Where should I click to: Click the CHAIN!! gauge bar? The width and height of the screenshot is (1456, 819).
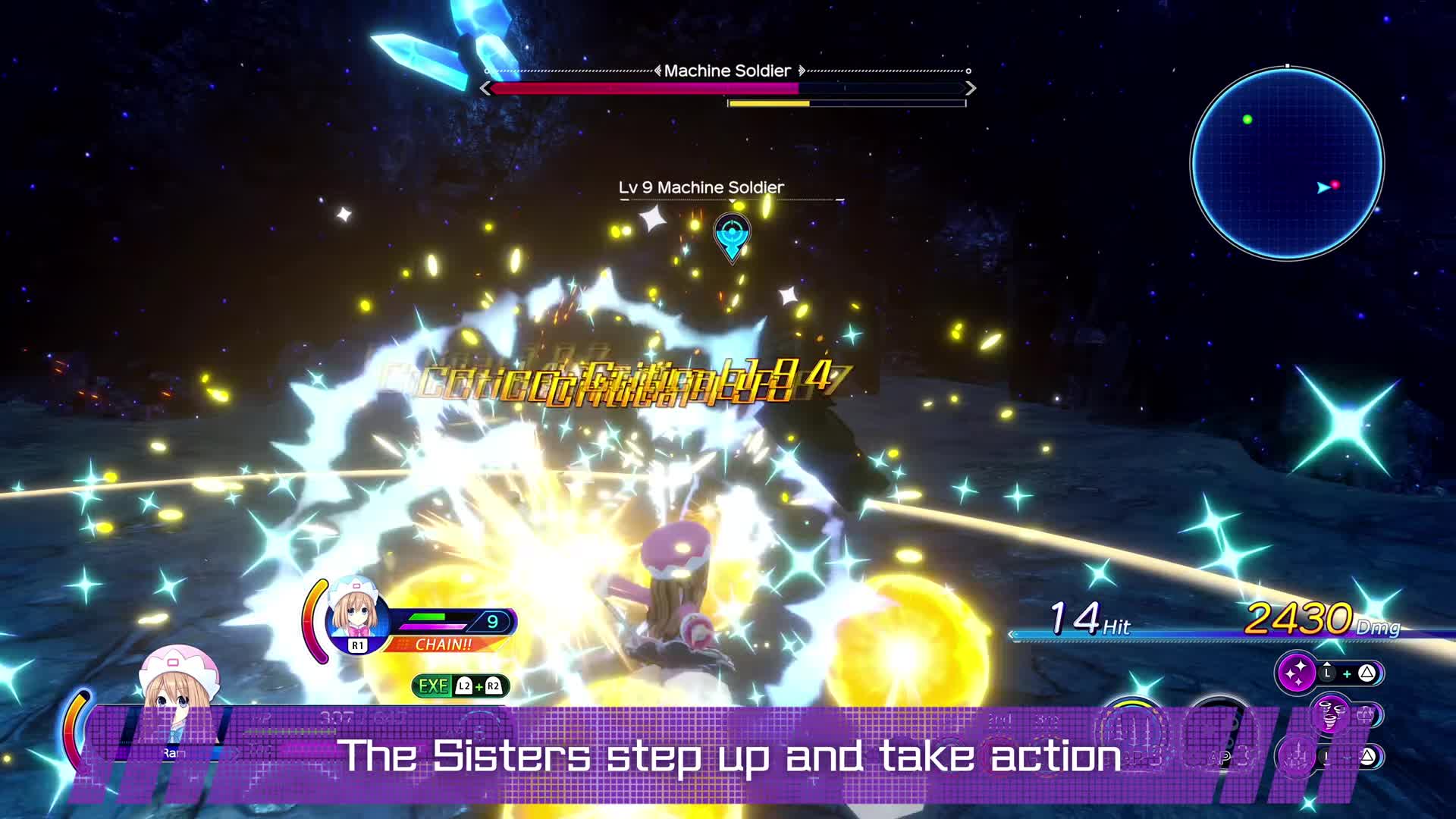point(442,645)
